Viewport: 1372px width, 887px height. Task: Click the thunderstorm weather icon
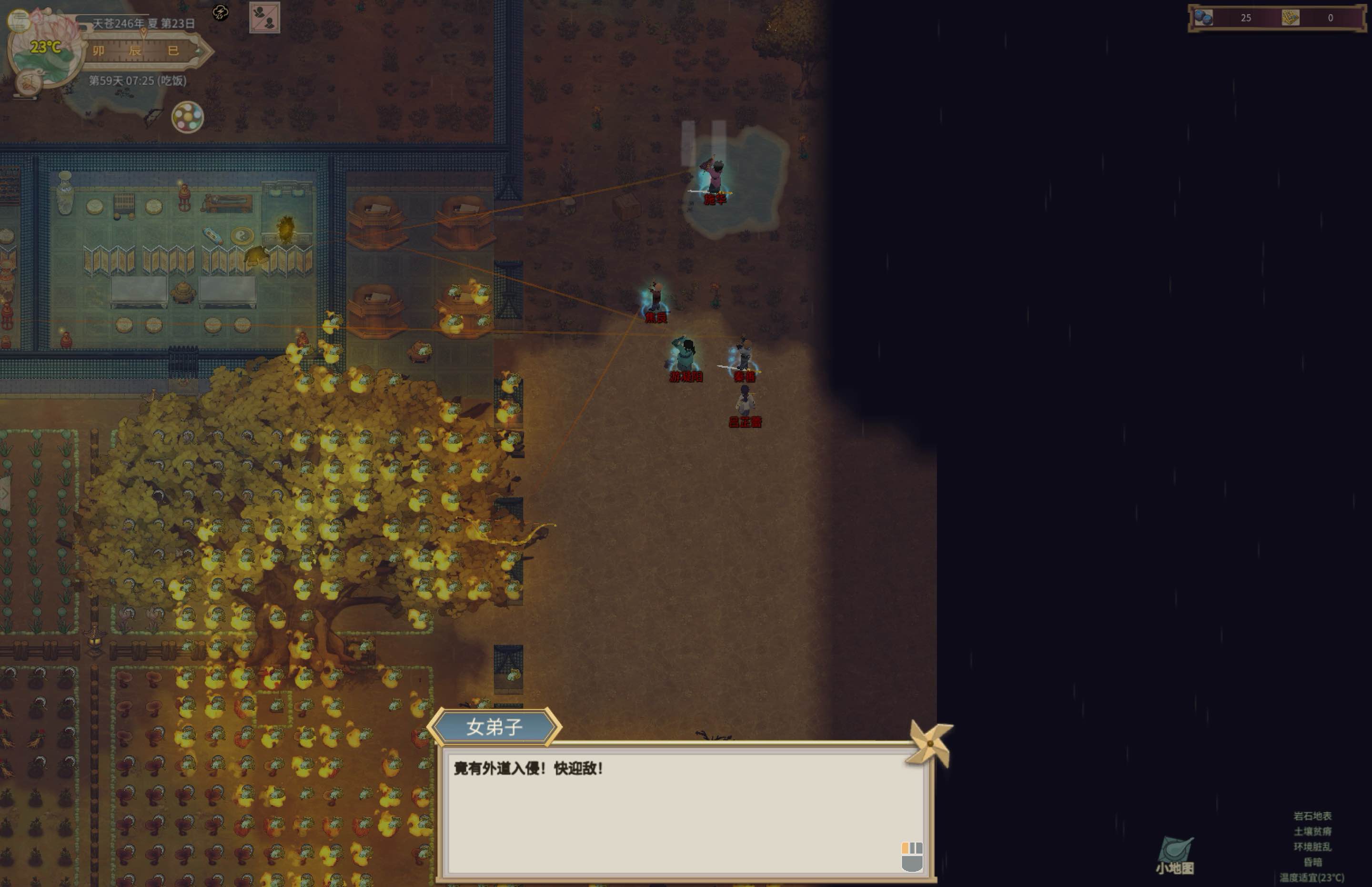click(221, 12)
